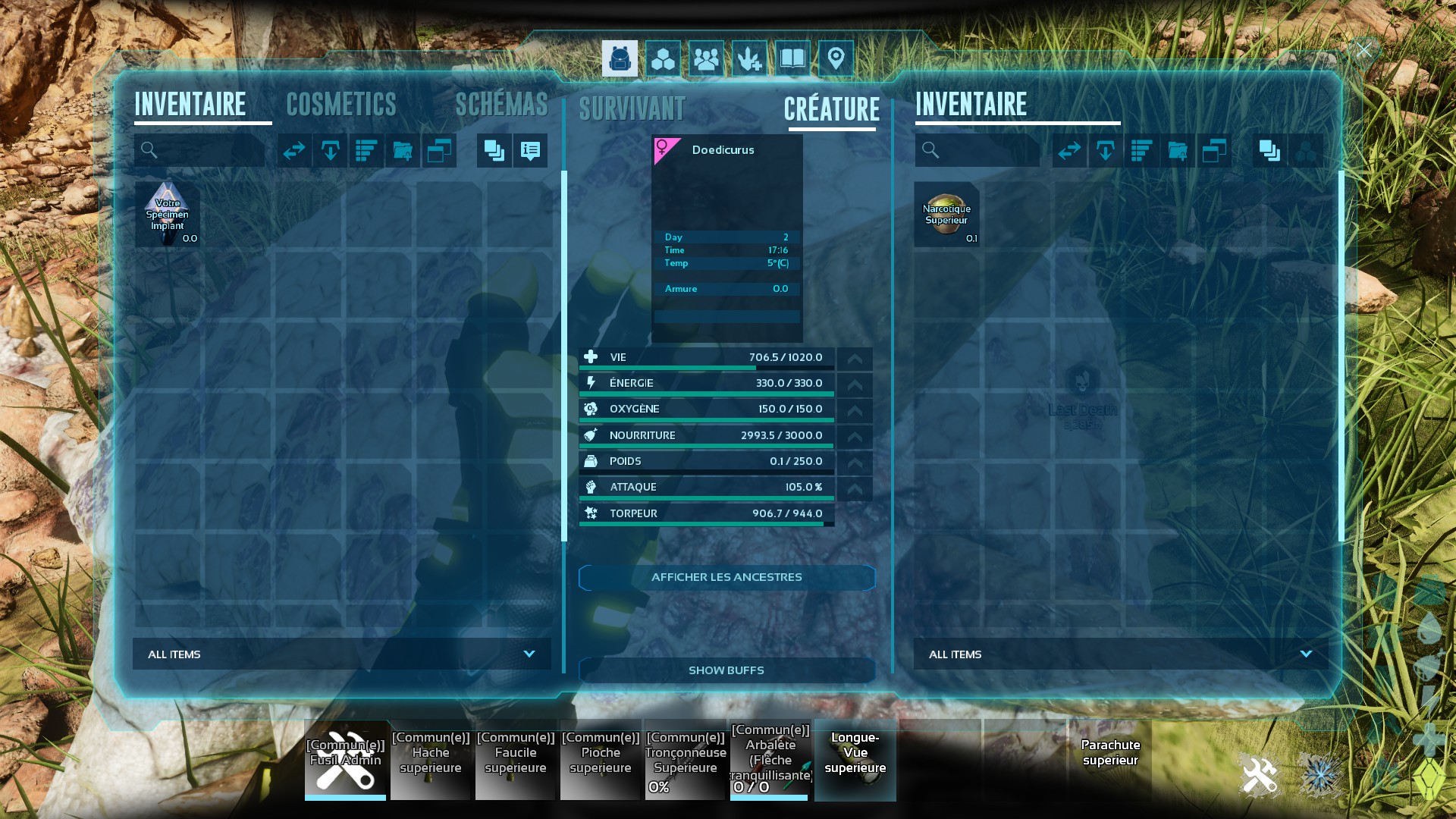Open the player inventory All Items dropdown
The image size is (1456, 819).
pos(342,654)
